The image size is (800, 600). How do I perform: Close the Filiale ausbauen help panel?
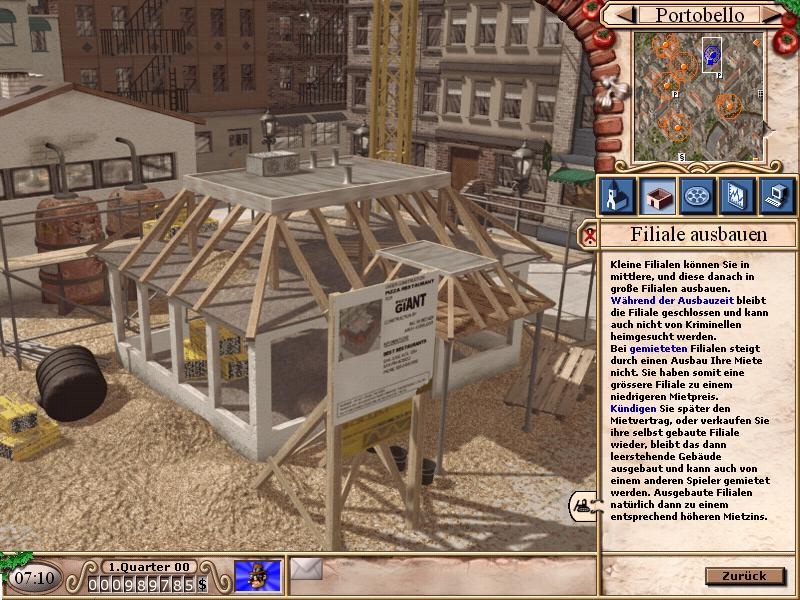point(591,236)
